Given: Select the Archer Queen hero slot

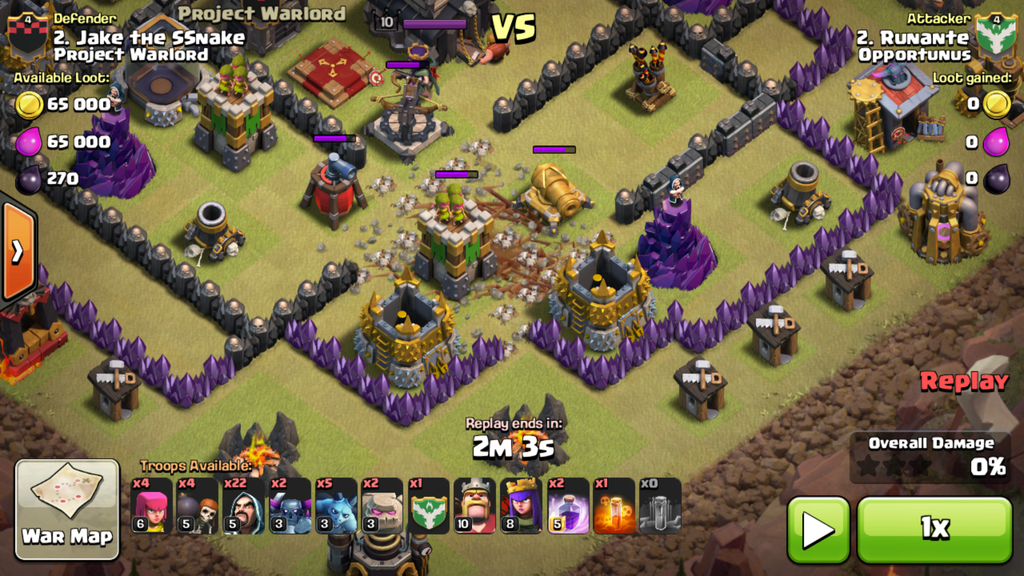Looking at the screenshot, I should click(520, 506).
